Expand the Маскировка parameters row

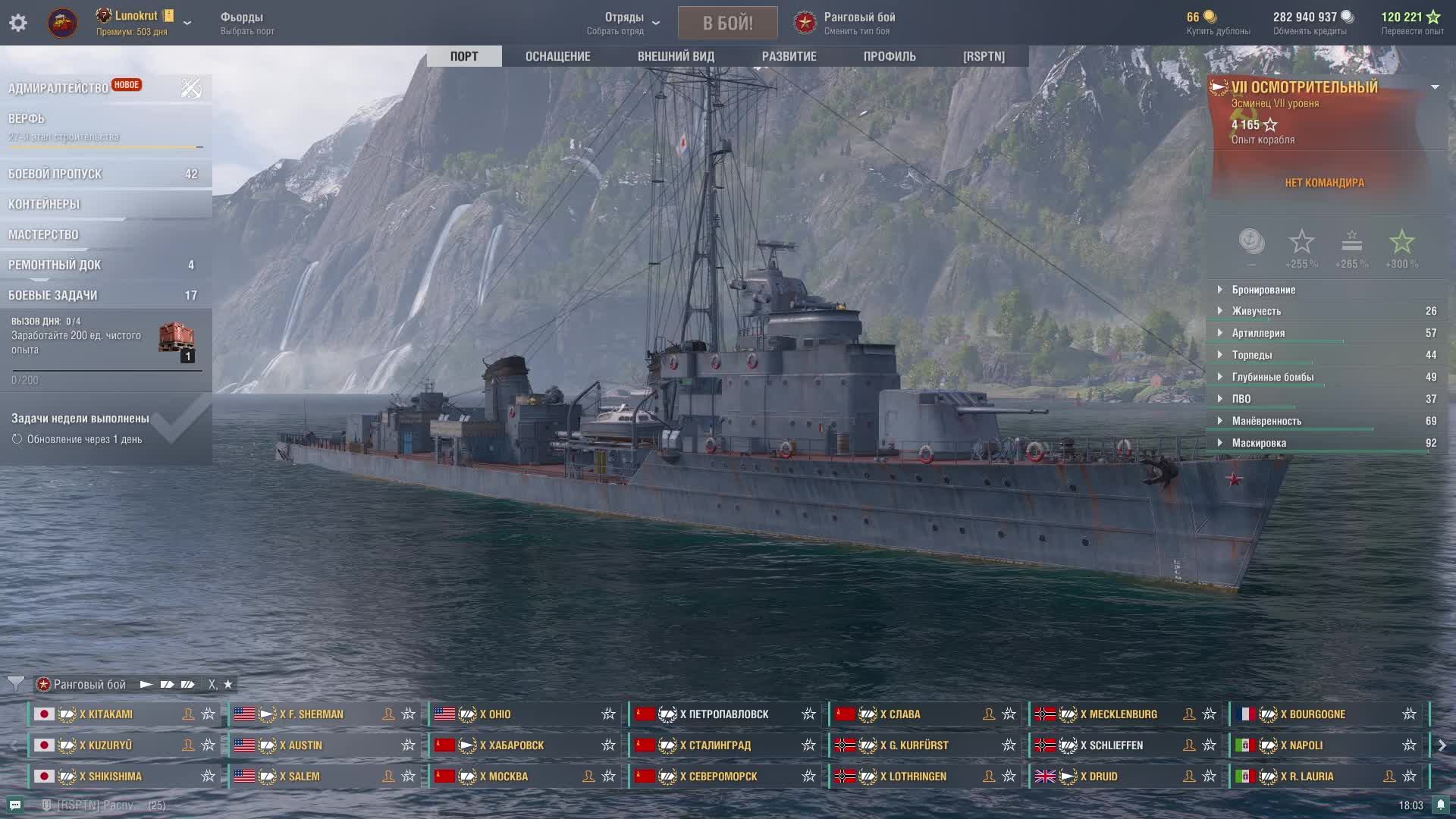[x=1259, y=443]
